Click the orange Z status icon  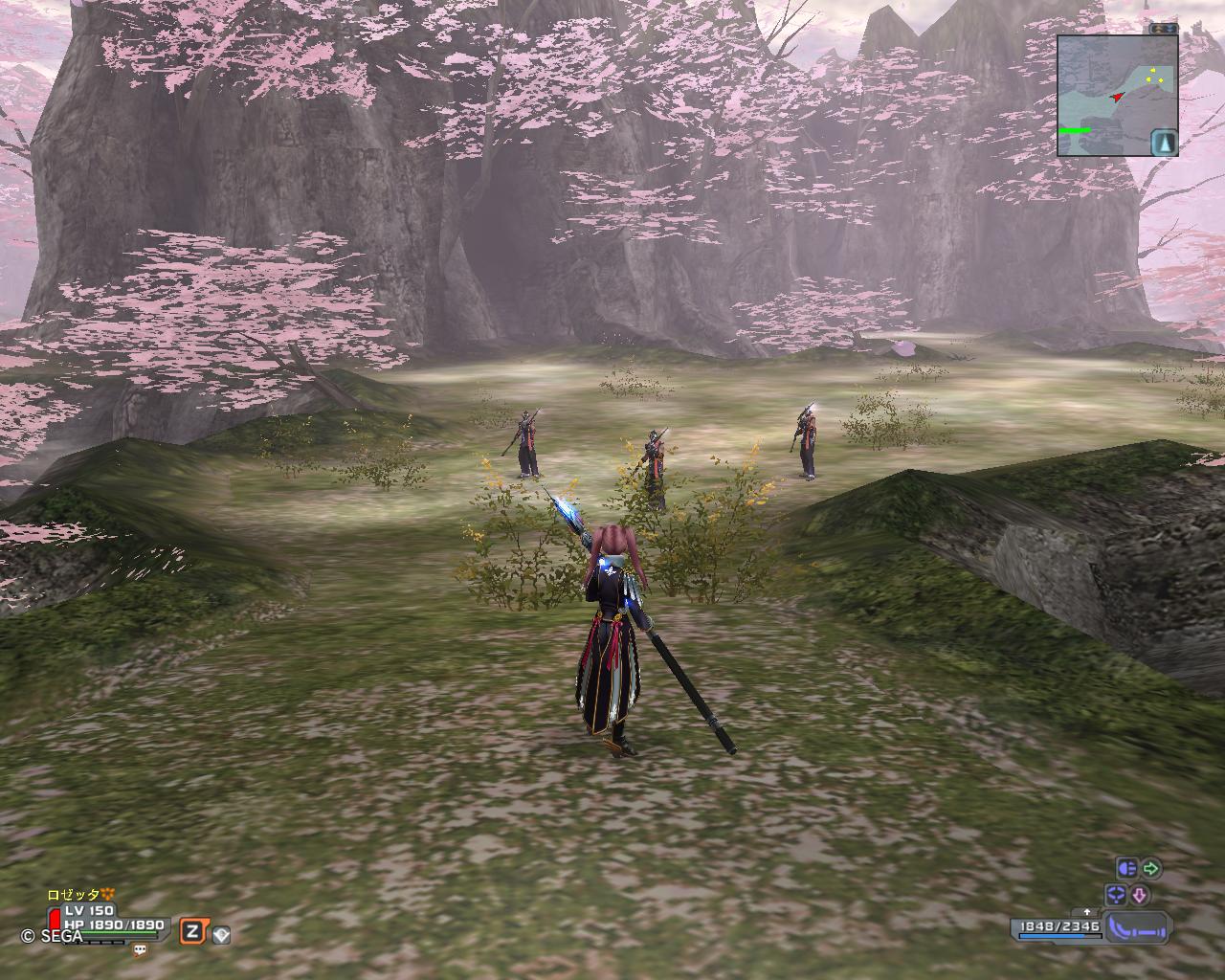[x=192, y=932]
